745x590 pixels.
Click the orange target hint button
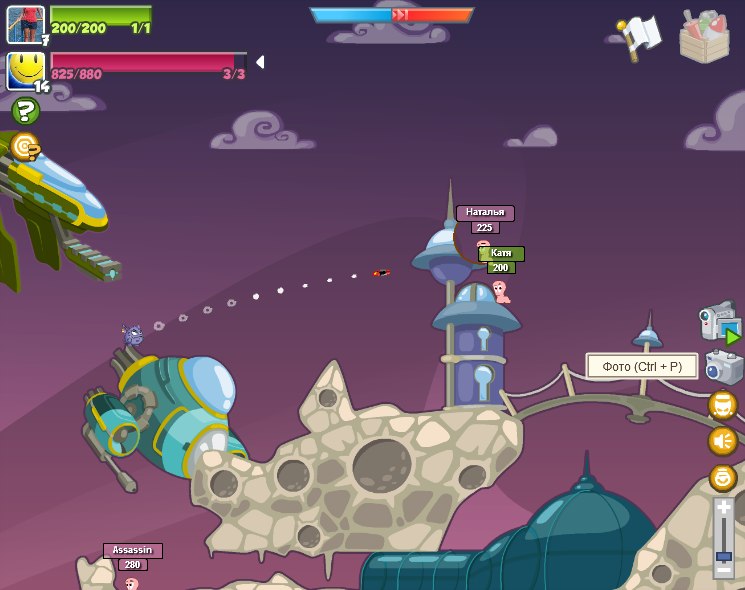point(25,148)
